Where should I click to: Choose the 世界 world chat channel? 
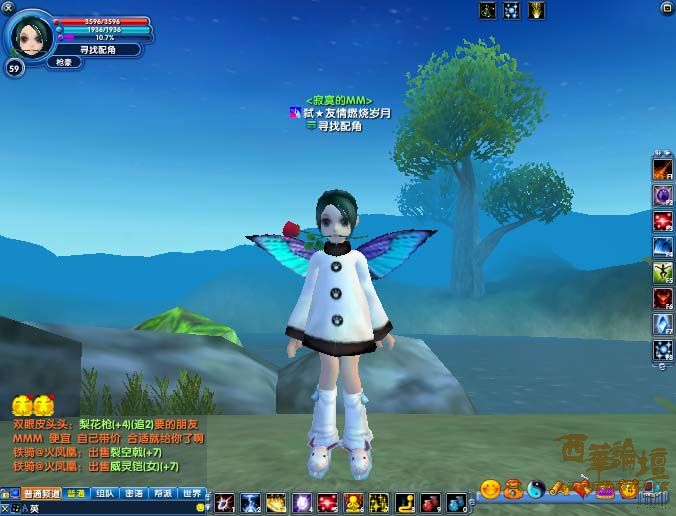pyautogui.click(x=194, y=493)
